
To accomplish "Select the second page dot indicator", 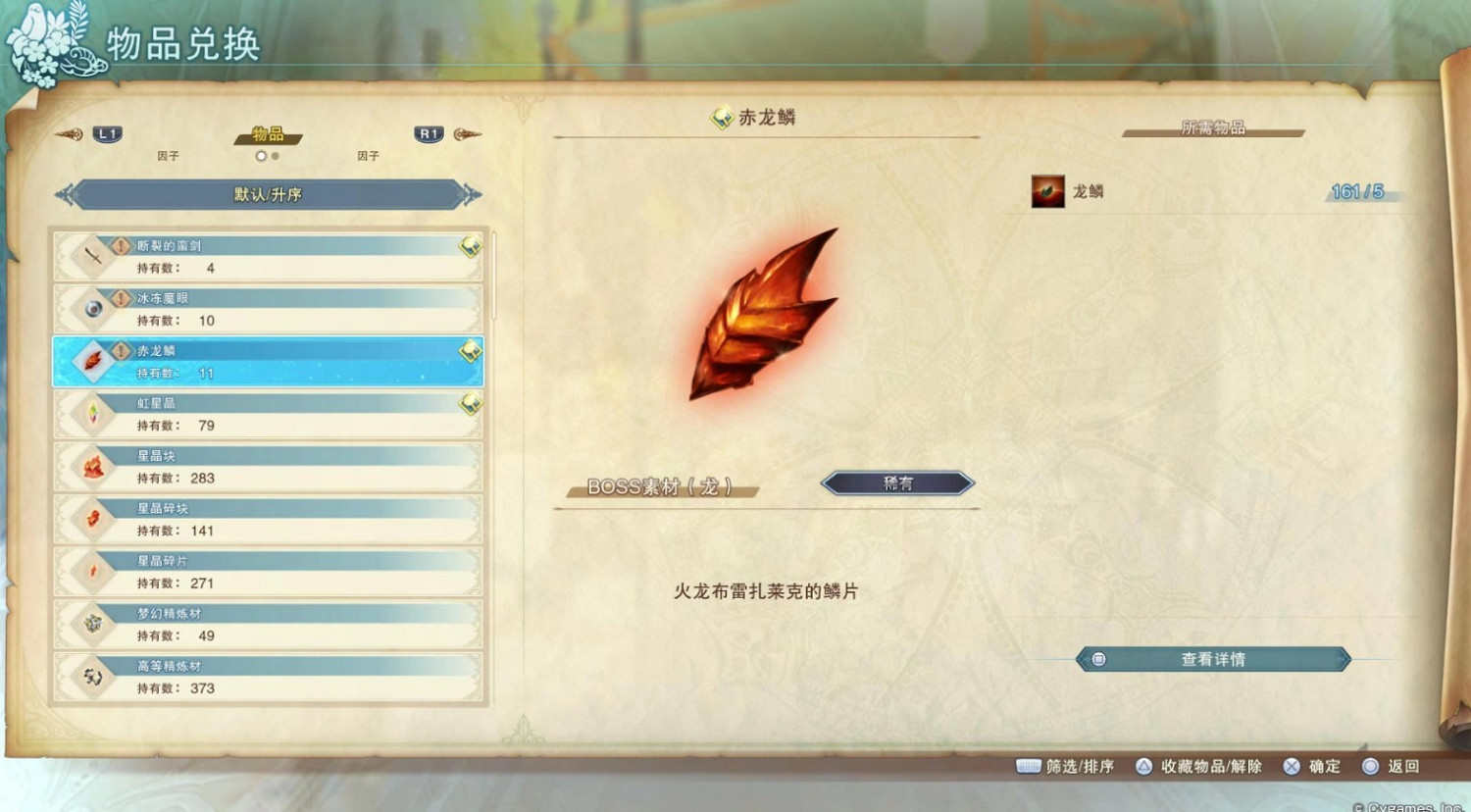I will pos(275,156).
